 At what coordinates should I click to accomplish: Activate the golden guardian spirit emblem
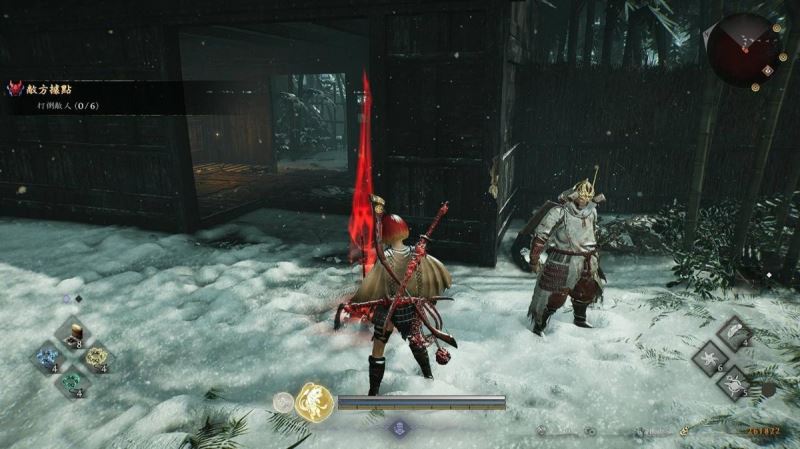tap(314, 402)
